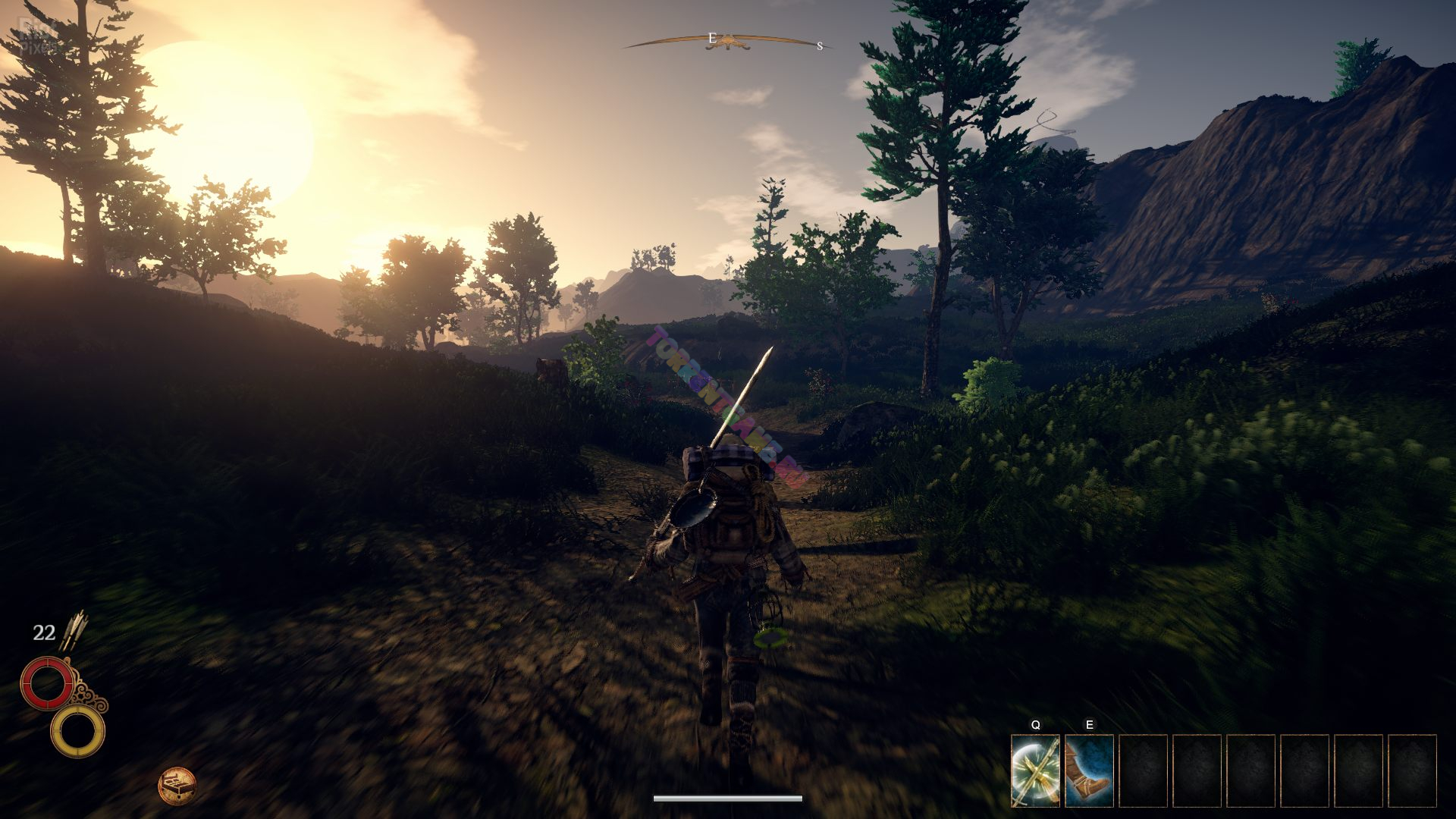Use the boot kick skill slot
The image size is (1456, 819).
tap(1089, 770)
